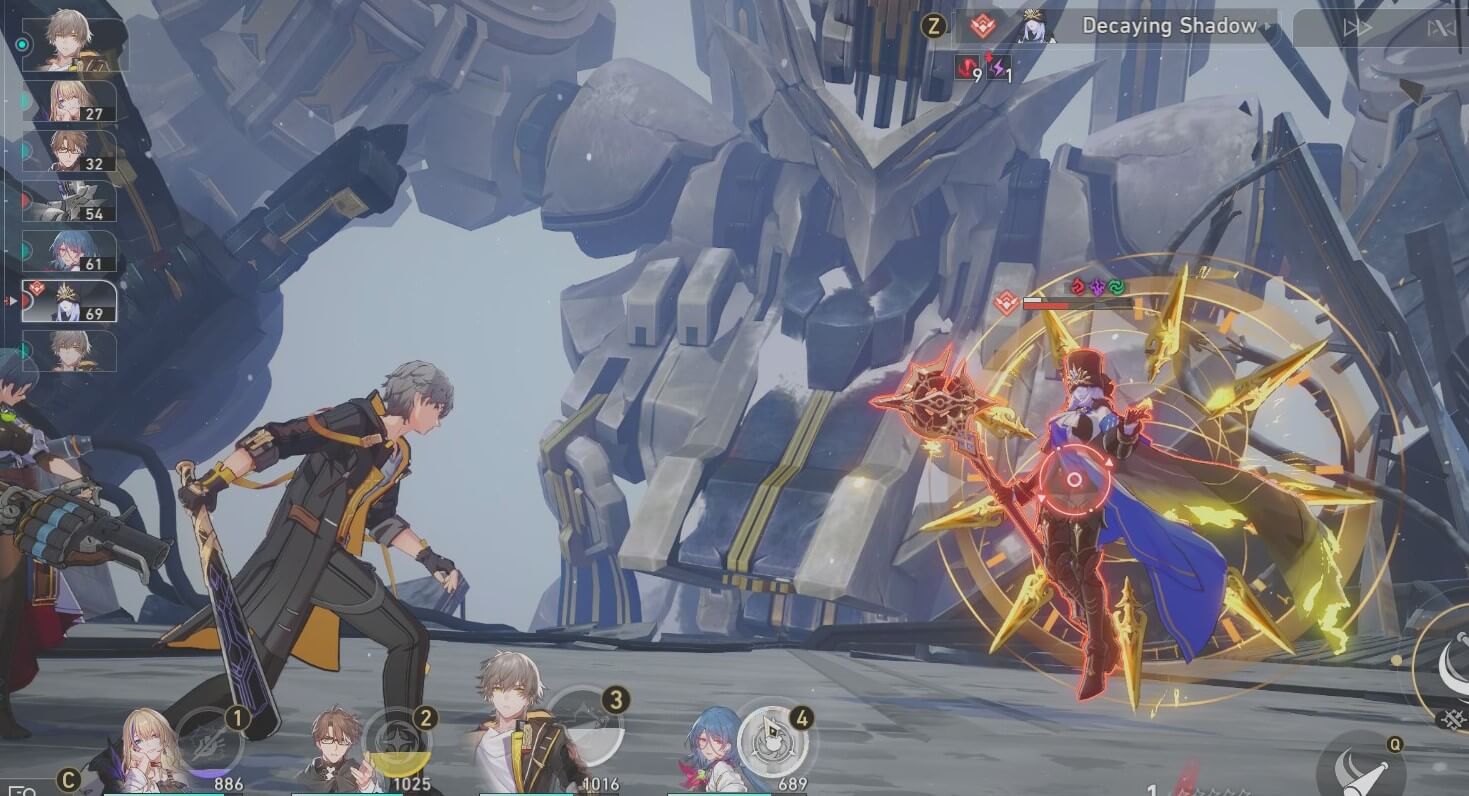Select the blonde character turn-order portrait marked 27
Image resolution: width=1469 pixels, height=796 pixels.
click(x=69, y=101)
